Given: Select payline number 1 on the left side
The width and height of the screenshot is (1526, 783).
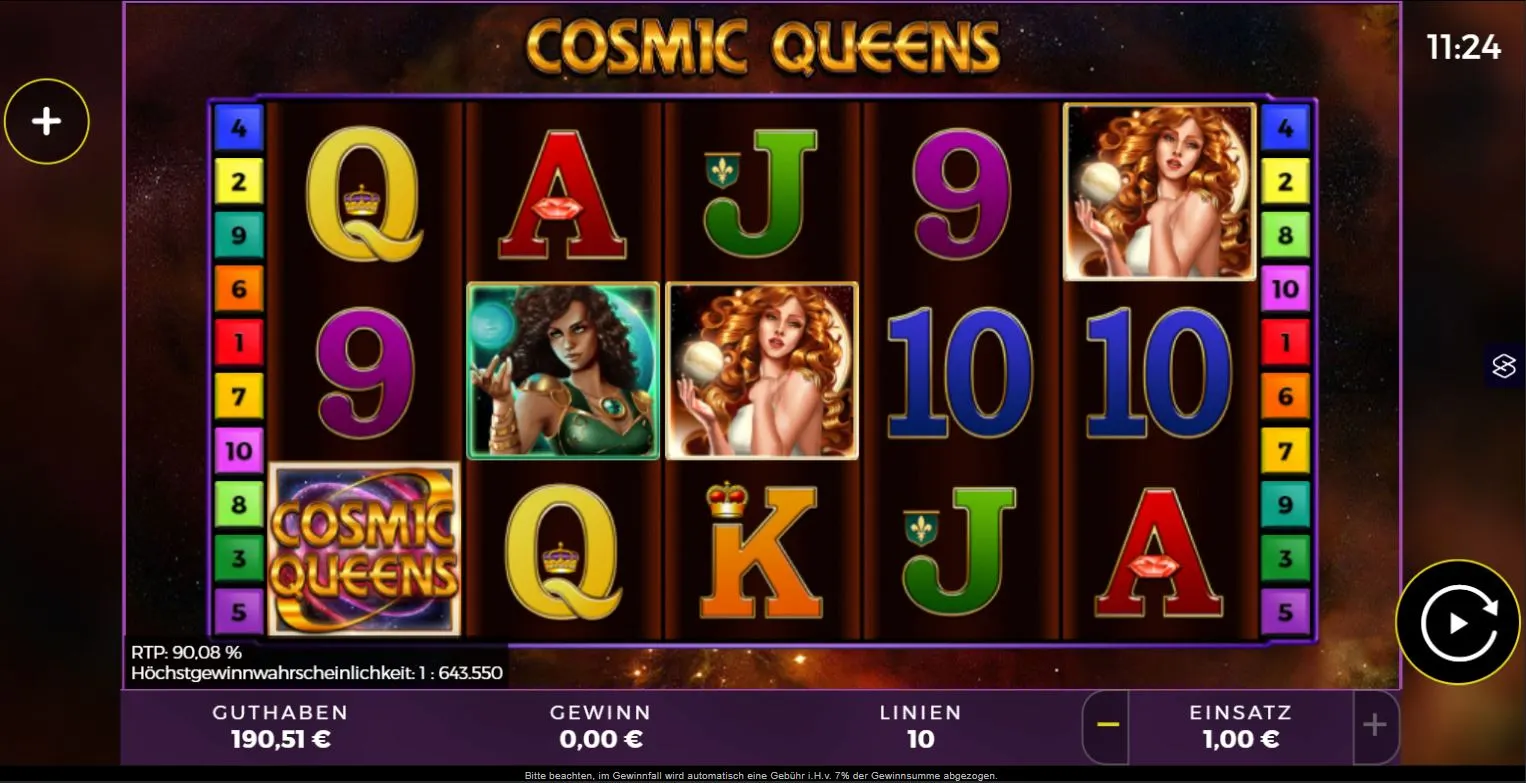Looking at the screenshot, I should (240, 343).
